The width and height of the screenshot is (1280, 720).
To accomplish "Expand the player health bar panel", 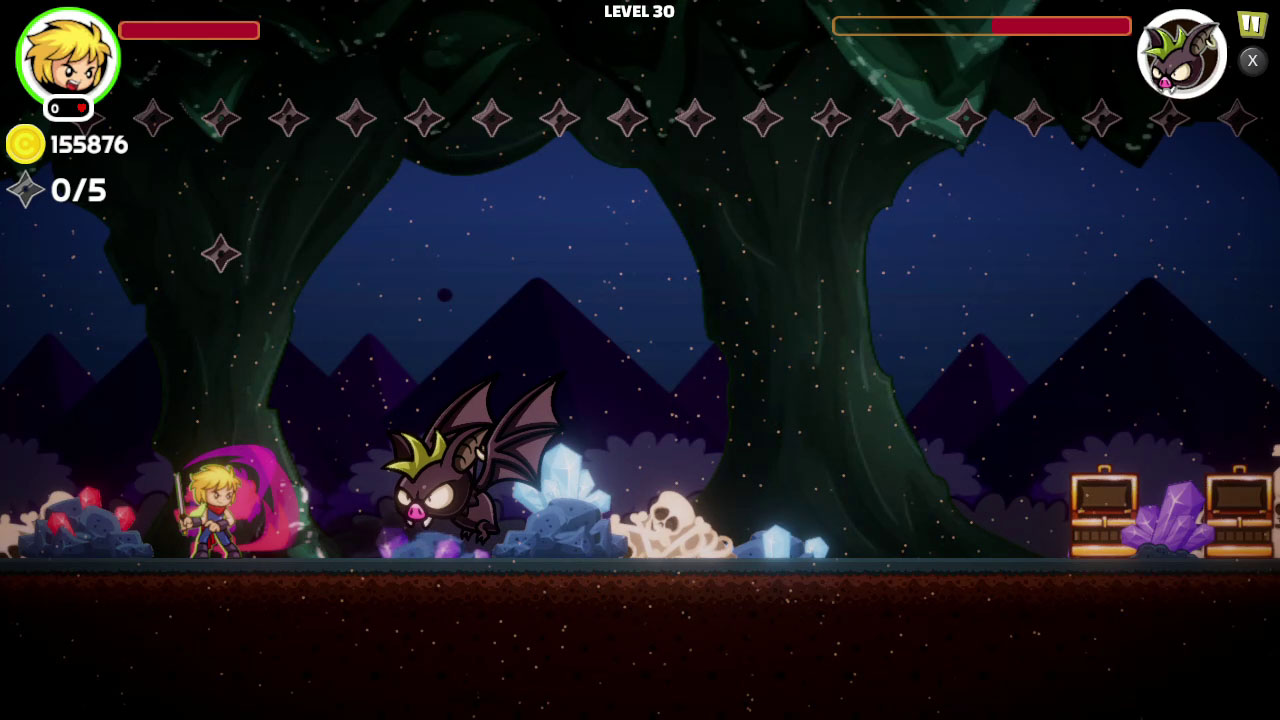I will tap(188, 30).
